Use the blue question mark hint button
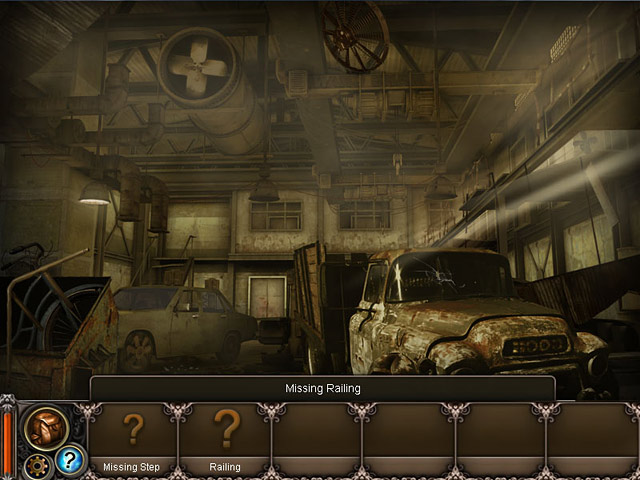Image resolution: width=640 pixels, height=480 pixels. pos(70,461)
